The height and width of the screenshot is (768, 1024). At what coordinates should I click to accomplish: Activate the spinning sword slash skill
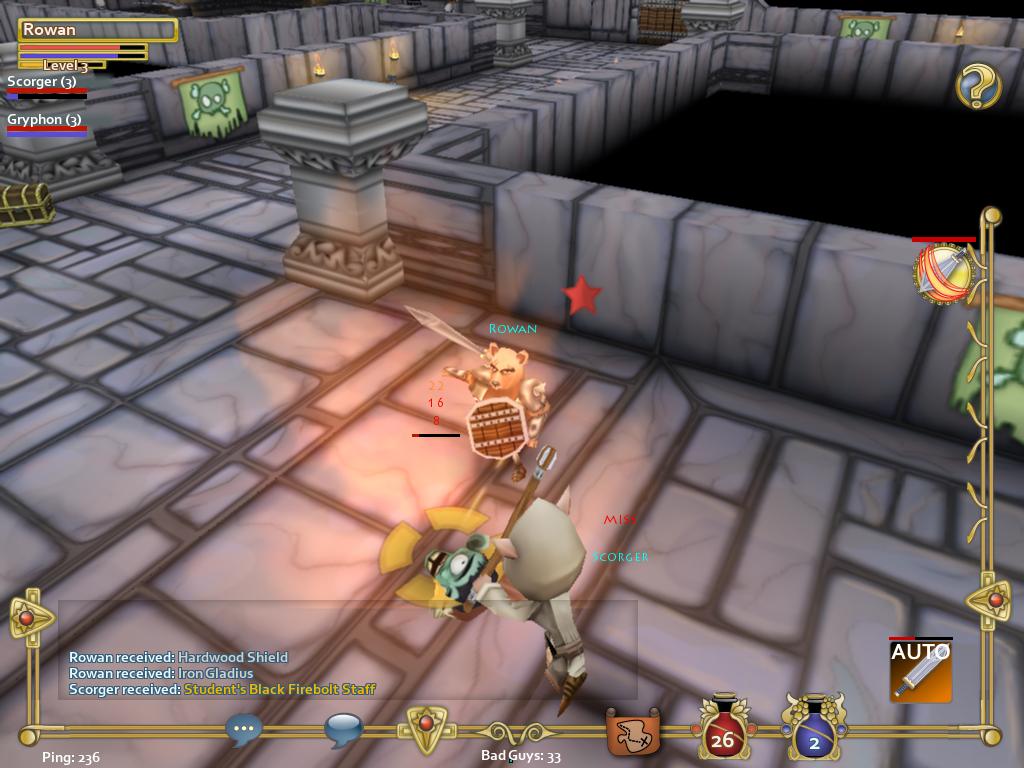coord(943,272)
